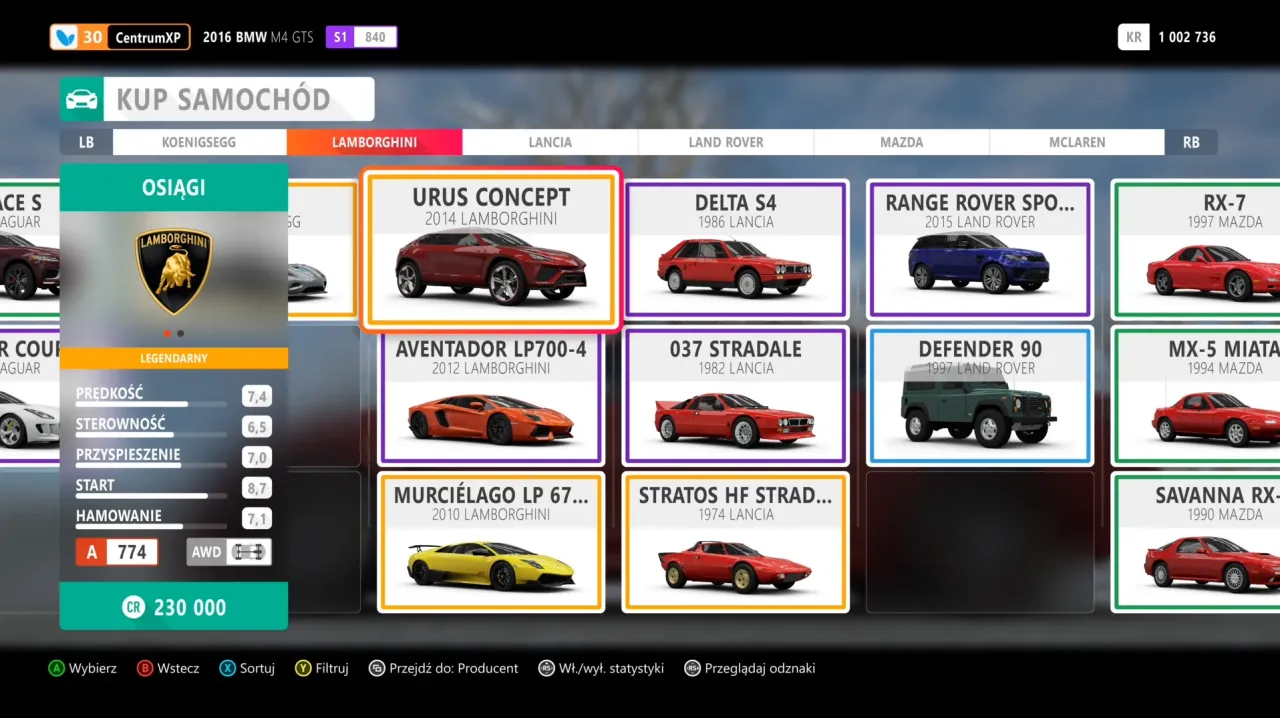This screenshot has height=718, width=1280.
Task: Pick the blue Range Rover Sport tile
Action: [980, 250]
